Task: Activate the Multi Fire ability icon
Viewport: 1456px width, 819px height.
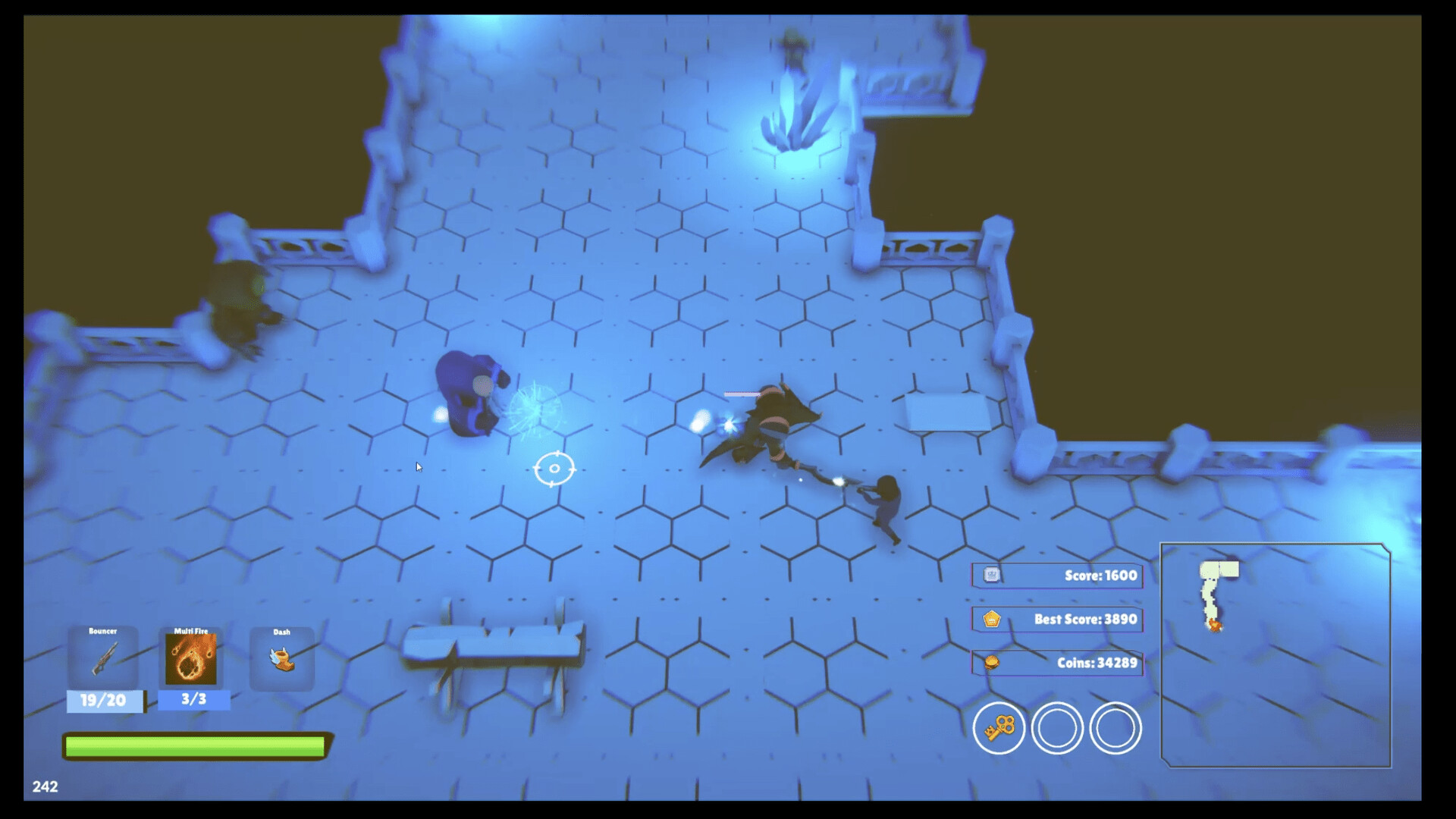Action: pos(192,657)
